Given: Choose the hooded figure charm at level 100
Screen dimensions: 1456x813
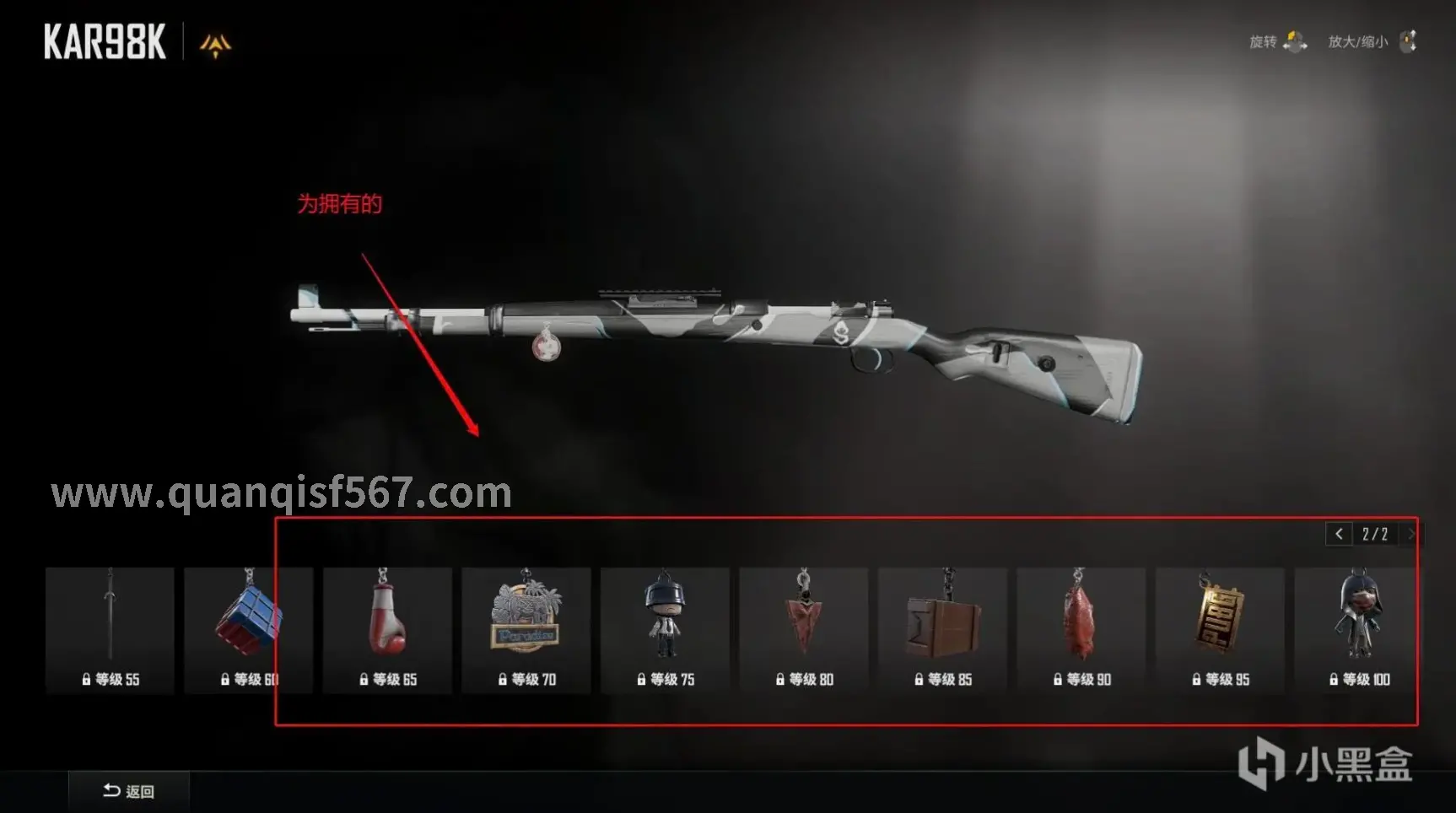Looking at the screenshot, I should point(1356,629).
